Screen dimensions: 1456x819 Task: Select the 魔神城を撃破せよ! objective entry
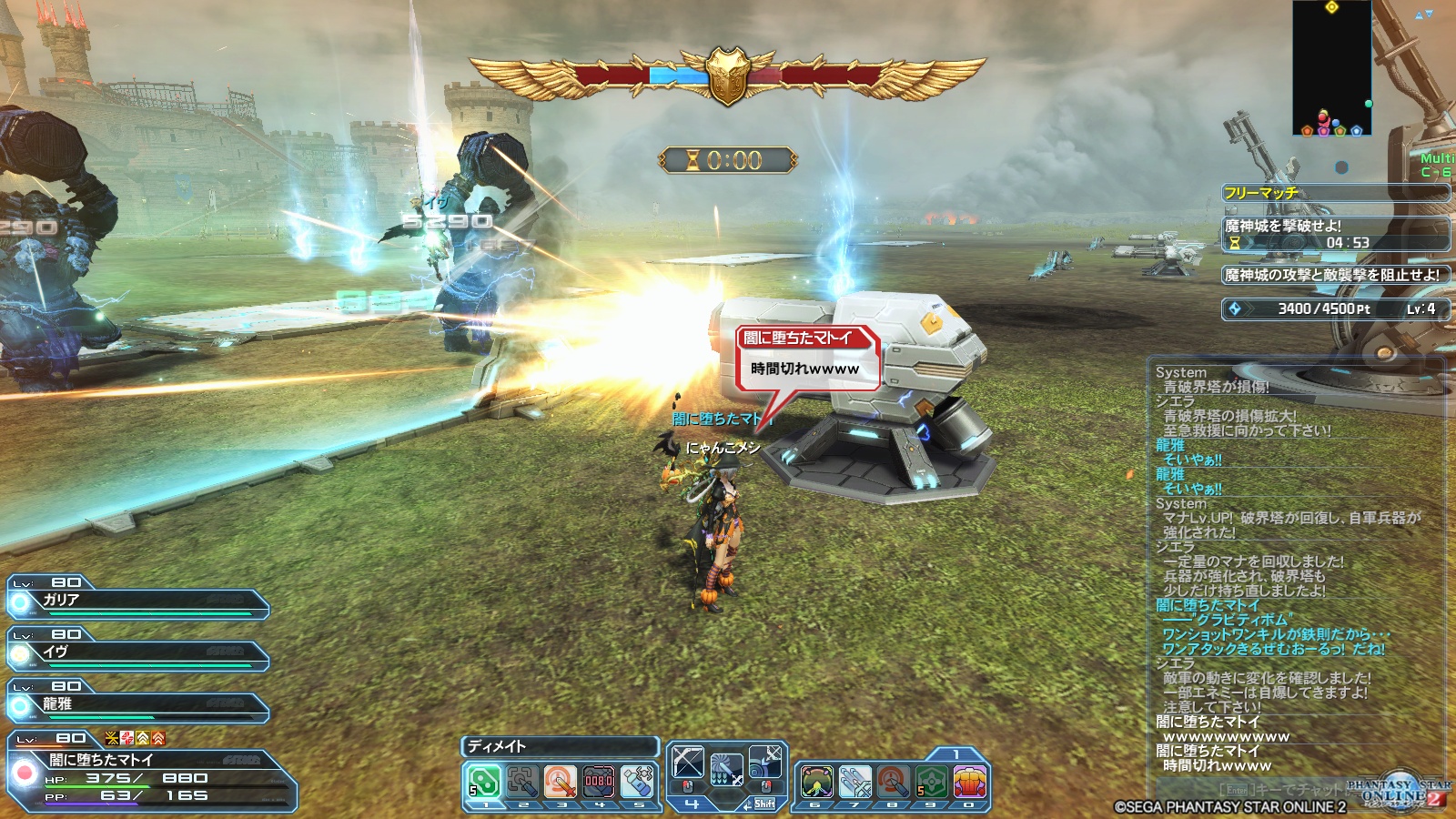coord(1335,234)
